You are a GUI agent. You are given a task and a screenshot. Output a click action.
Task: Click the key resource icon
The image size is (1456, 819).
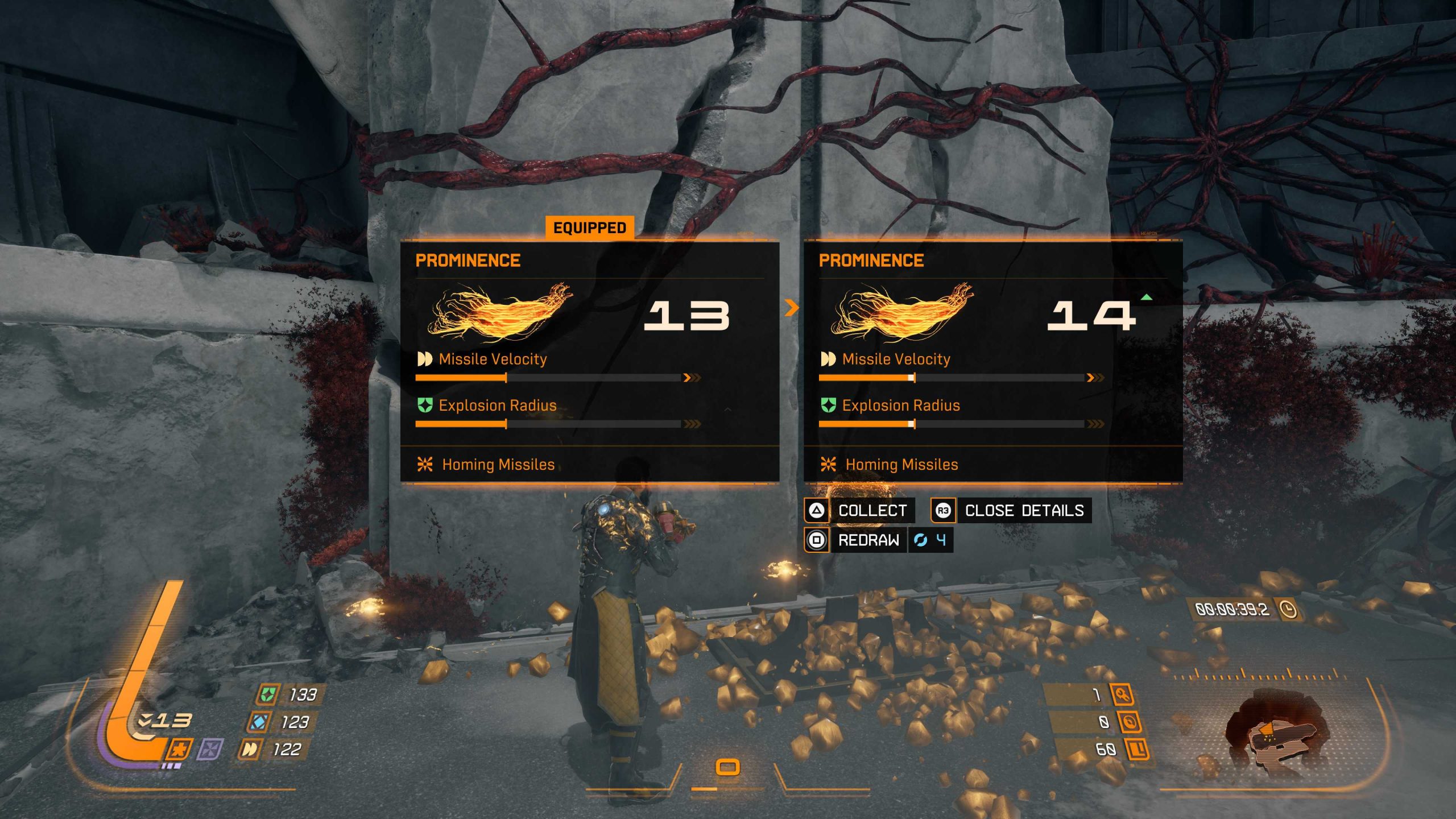[x=1123, y=694]
